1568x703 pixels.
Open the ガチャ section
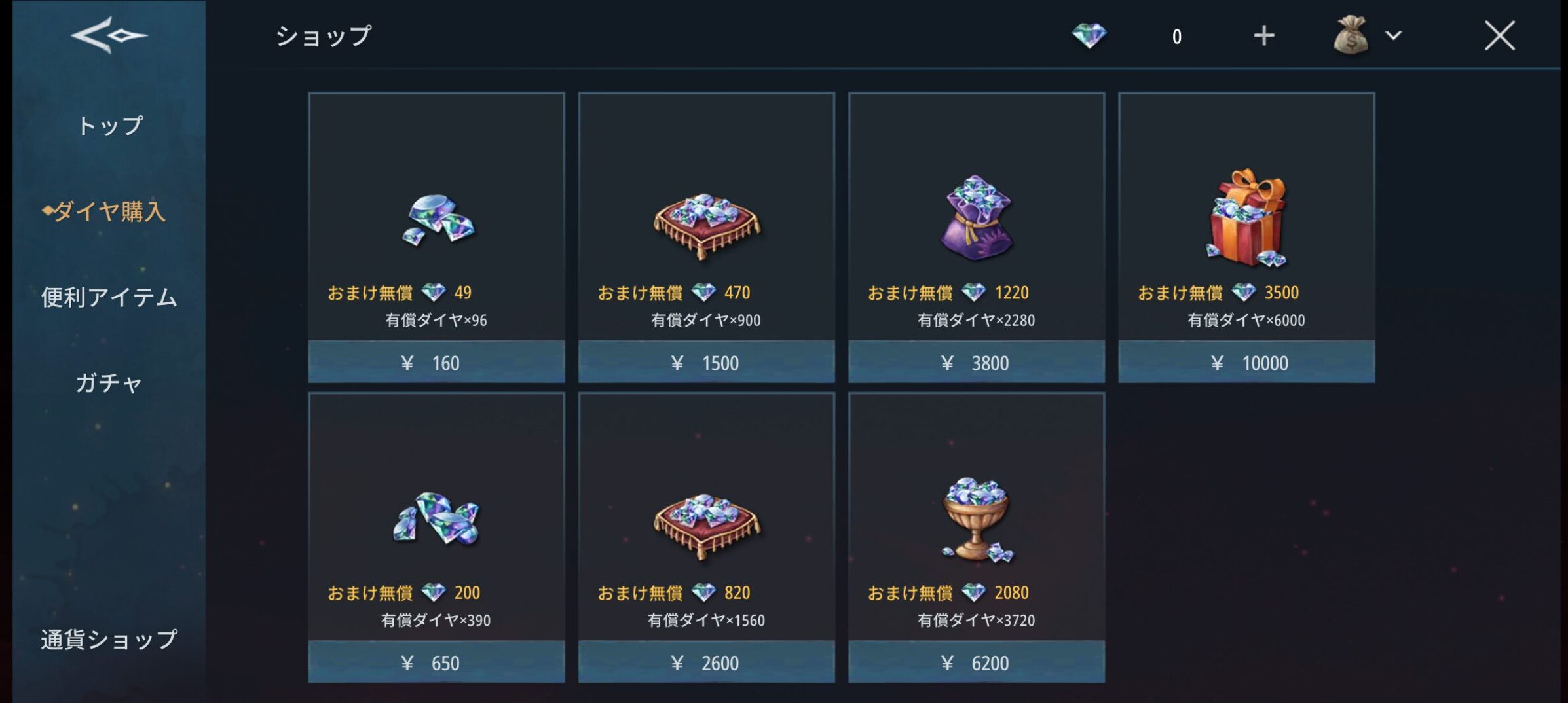coord(109,383)
